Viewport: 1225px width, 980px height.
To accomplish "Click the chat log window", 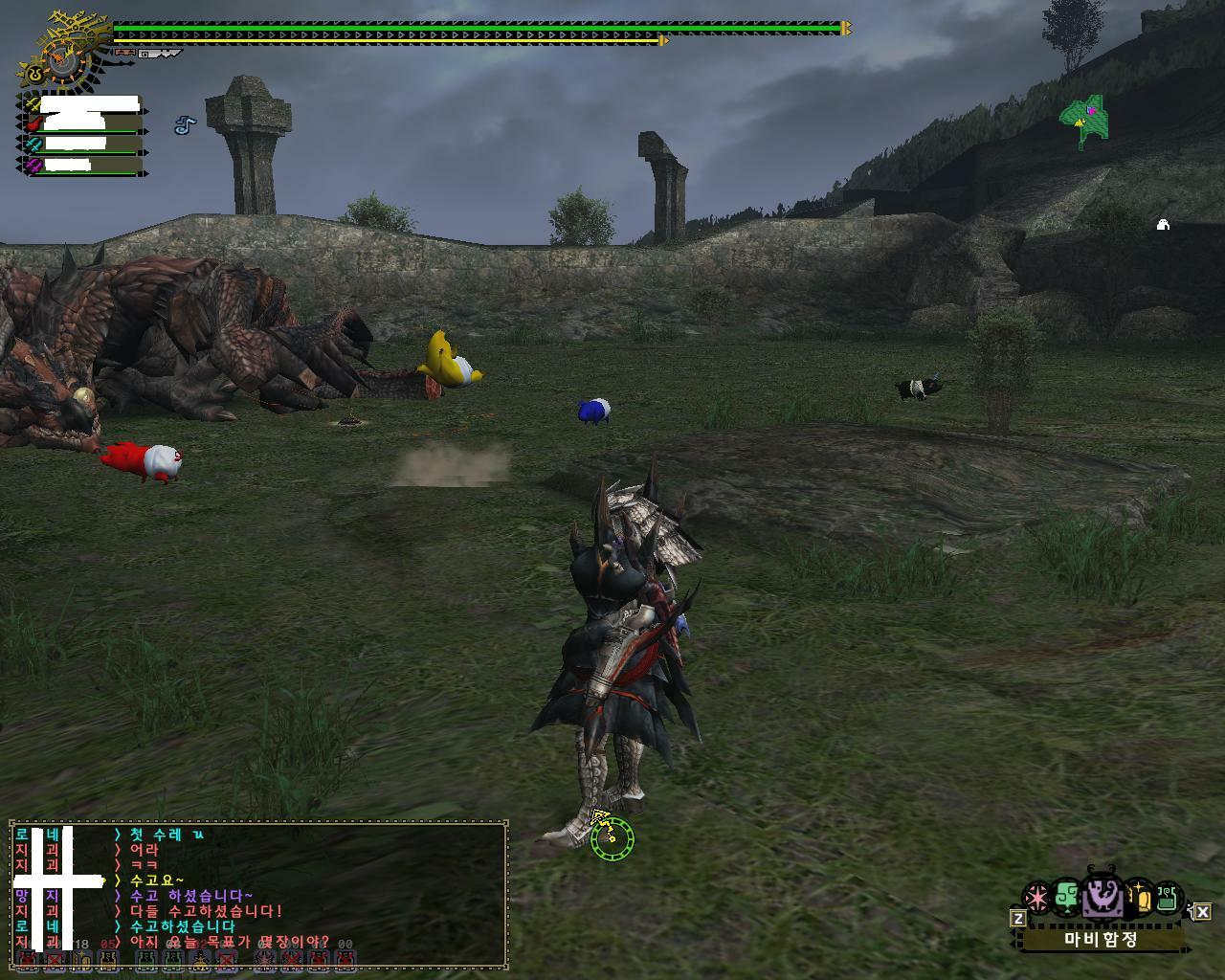I will 258,894.
